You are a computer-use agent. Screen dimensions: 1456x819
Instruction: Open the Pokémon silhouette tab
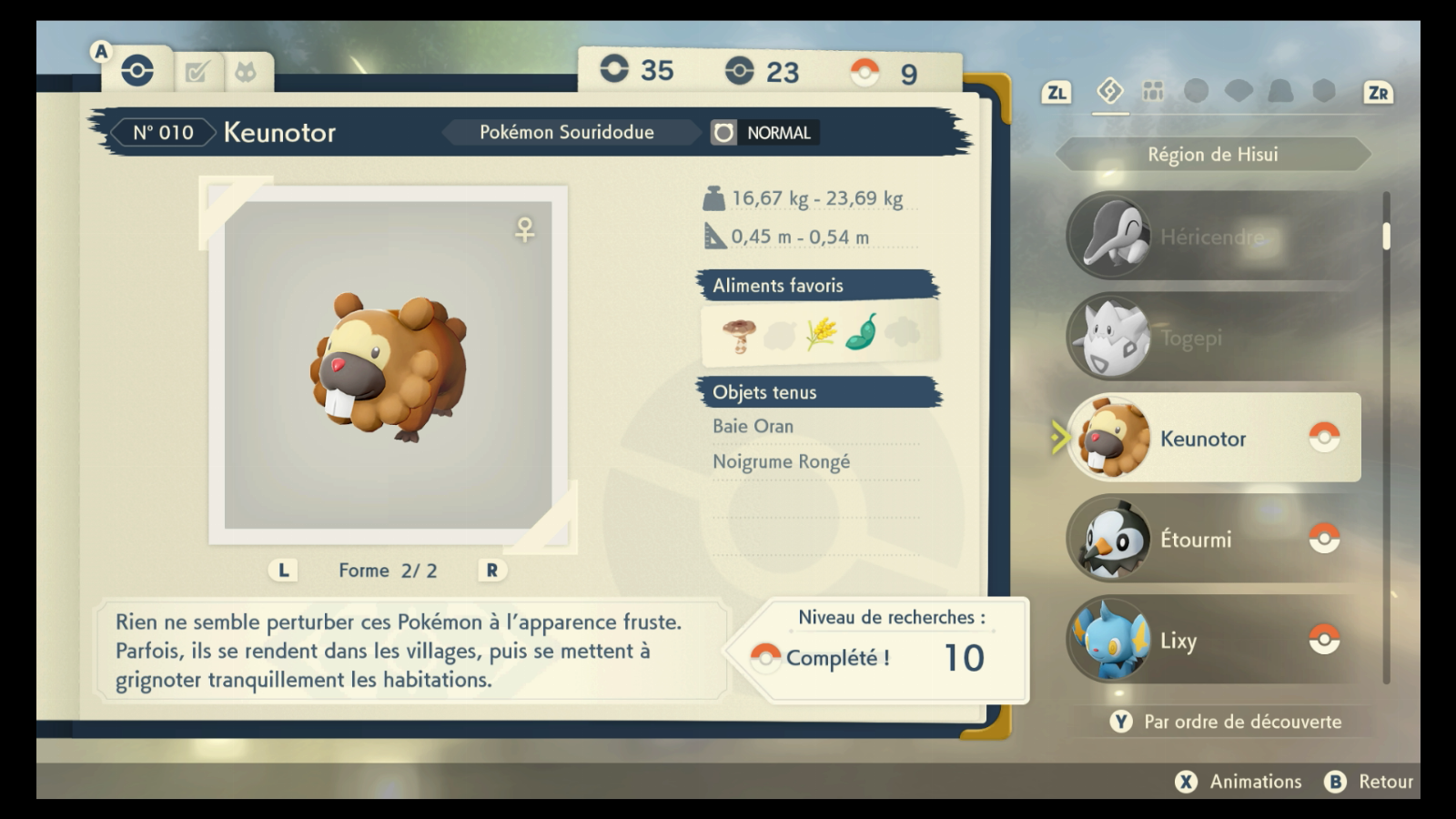coord(246,72)
